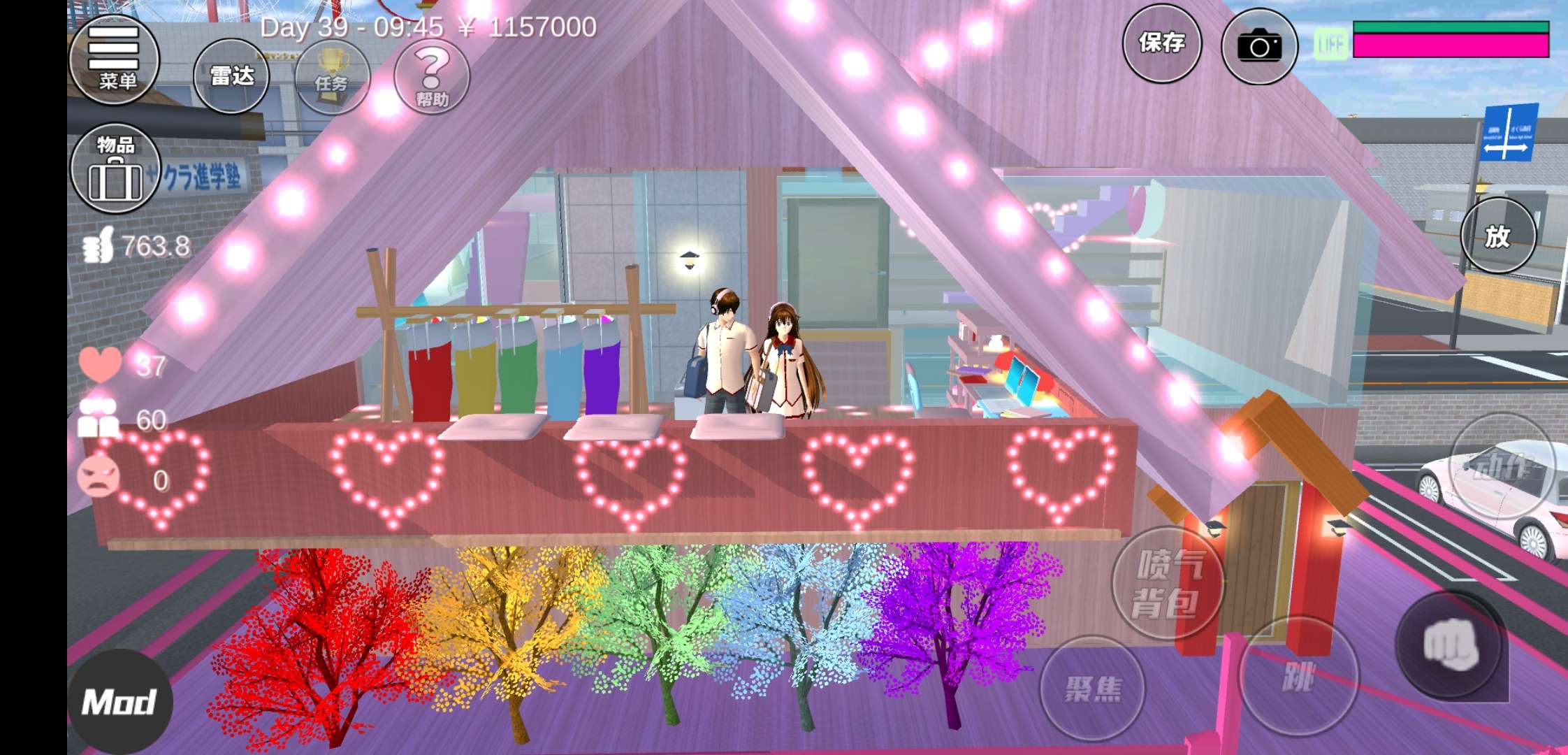Image resolution: width=1568 pixels, height=755 pixels.
Task: Toggle the 雷达 radar button
Action: point(231,76)
